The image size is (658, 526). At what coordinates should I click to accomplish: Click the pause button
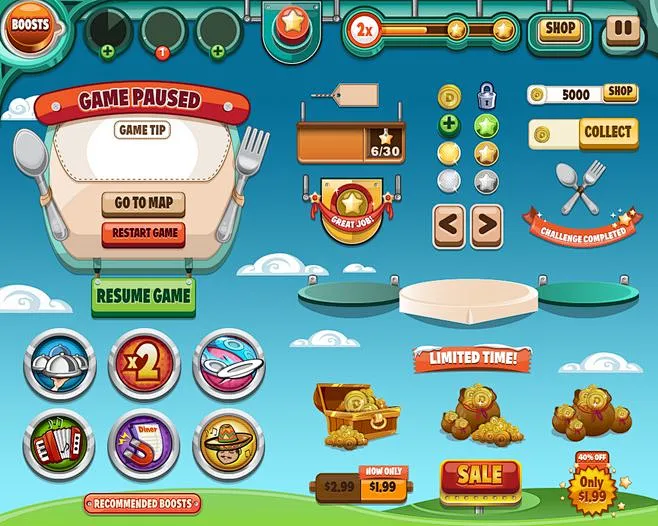coord(622,29)
